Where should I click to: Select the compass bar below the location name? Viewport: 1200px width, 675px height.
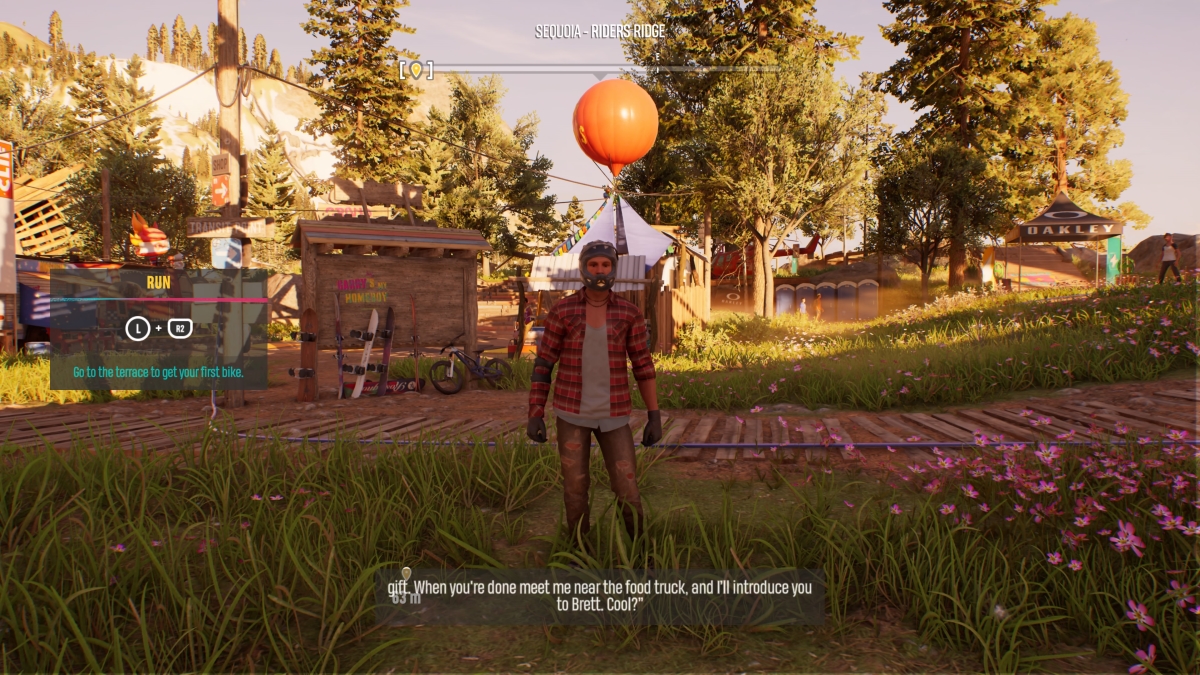click(600, 70)
